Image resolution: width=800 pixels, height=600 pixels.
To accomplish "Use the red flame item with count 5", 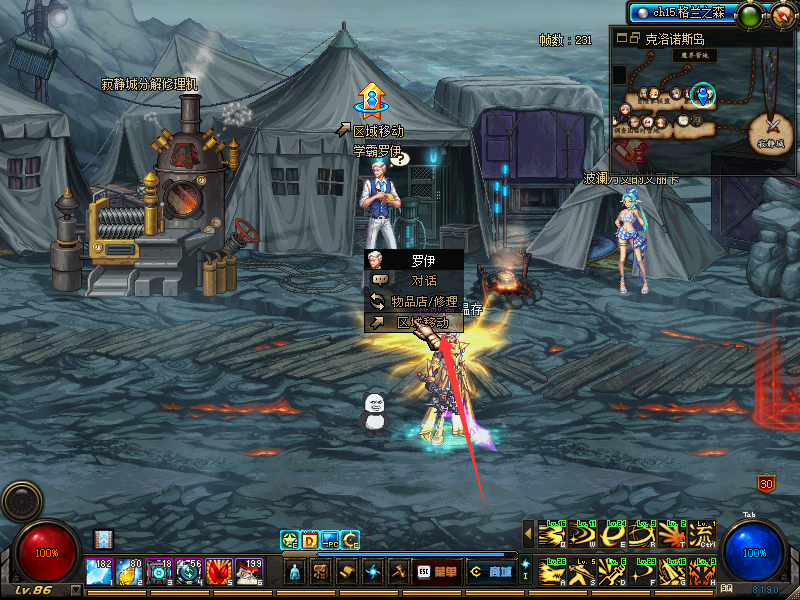I will (220, 572).
